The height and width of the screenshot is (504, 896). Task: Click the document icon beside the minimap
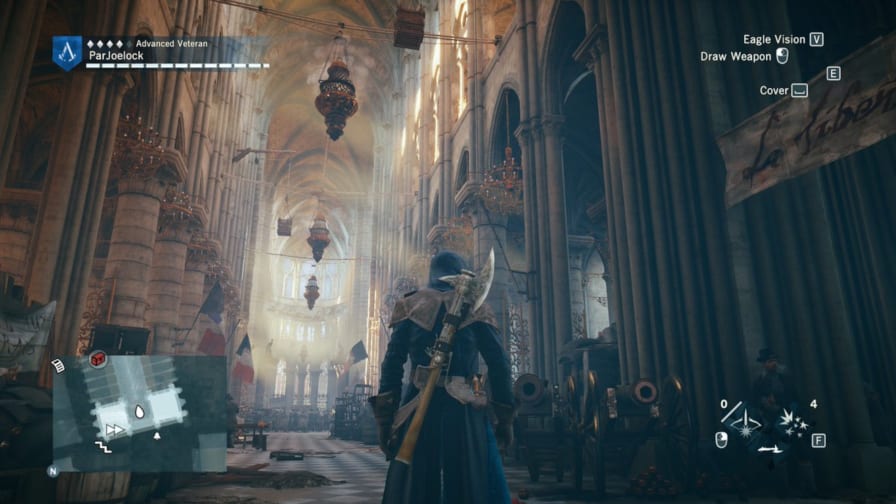pos(59,367)
